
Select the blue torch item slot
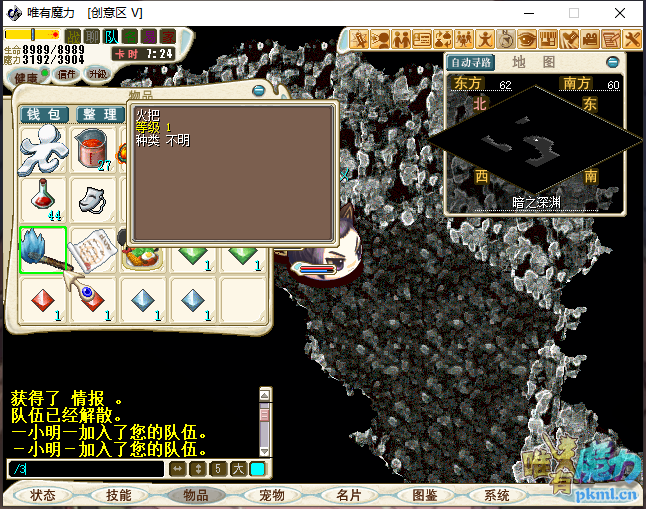tap(43, 251)
